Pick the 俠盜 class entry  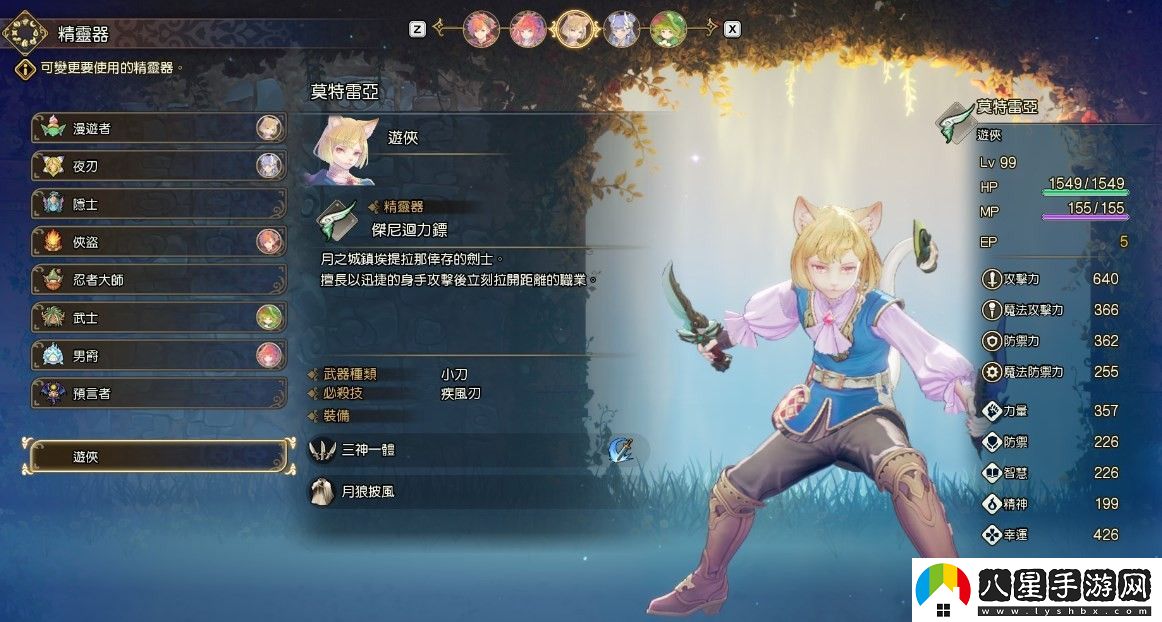158,242
